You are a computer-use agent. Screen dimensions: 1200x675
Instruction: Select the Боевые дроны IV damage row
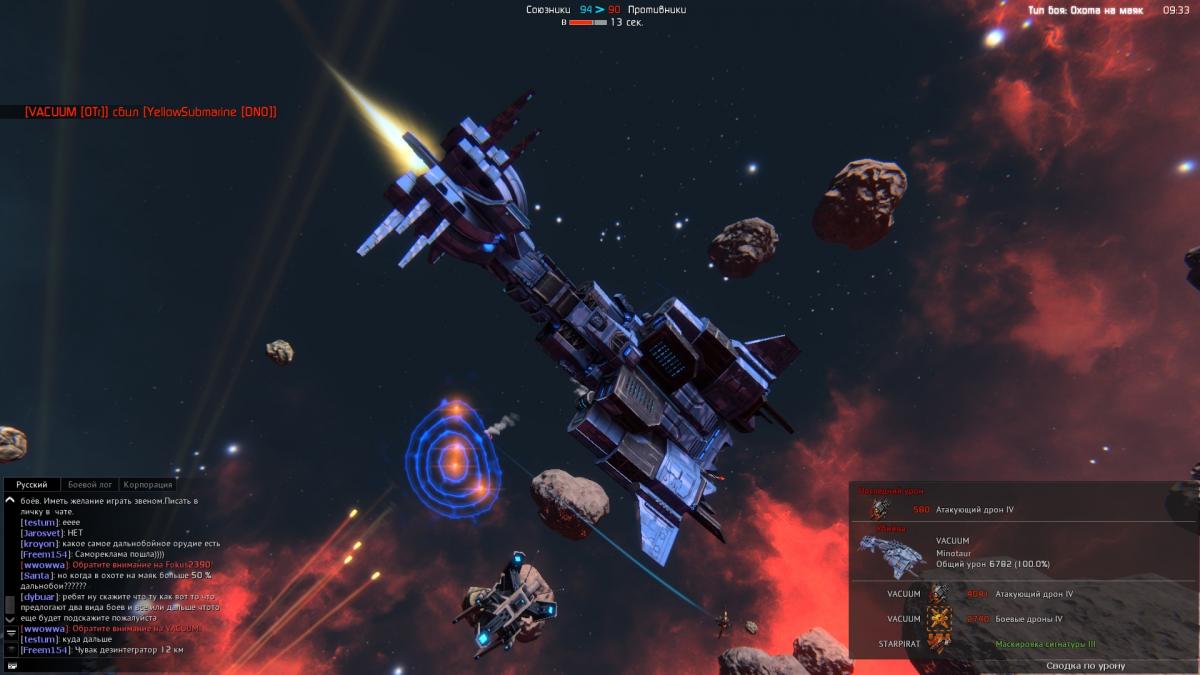click(1034, 619)
